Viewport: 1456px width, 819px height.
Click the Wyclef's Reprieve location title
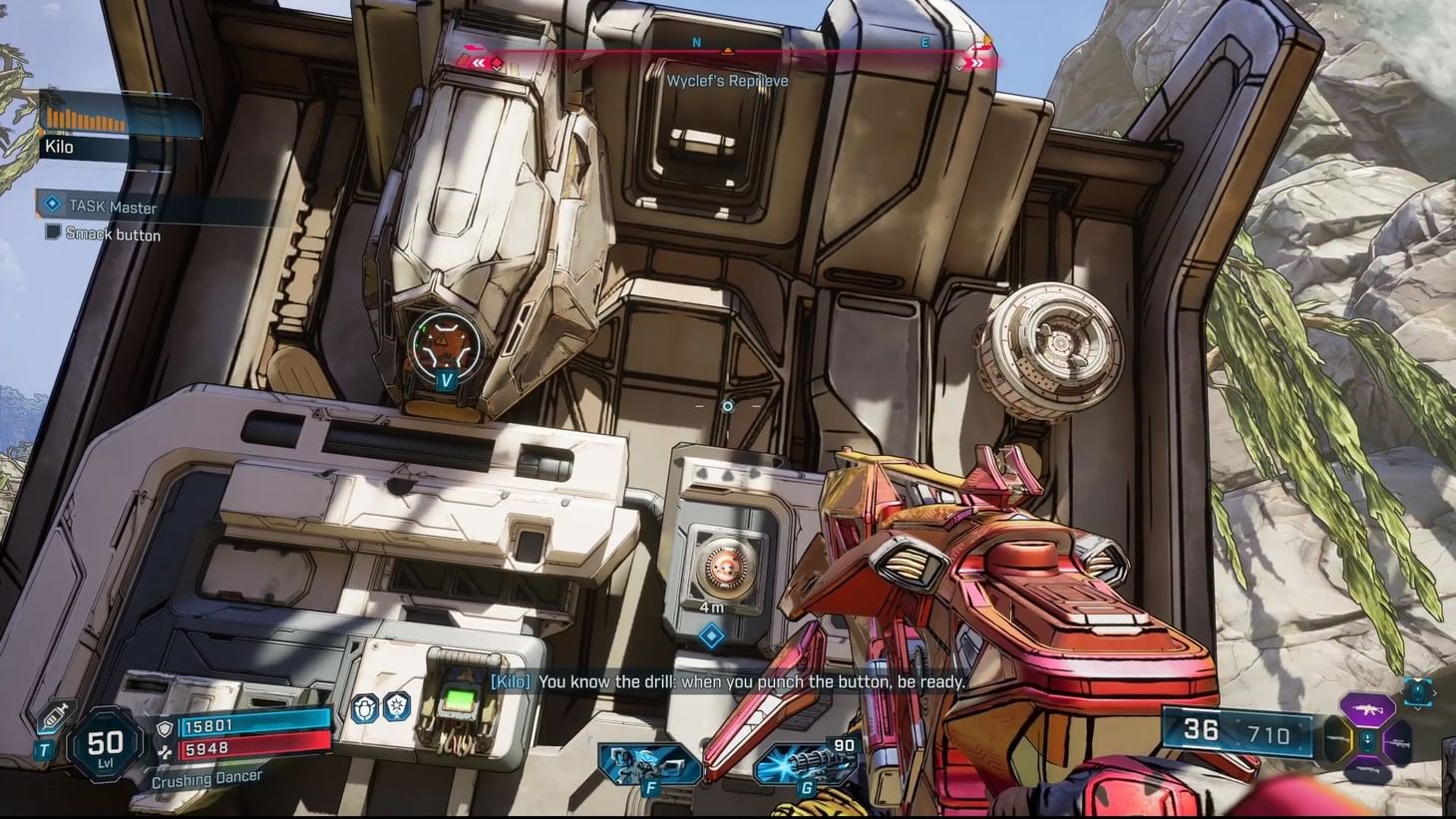click(x=726, y=81)
